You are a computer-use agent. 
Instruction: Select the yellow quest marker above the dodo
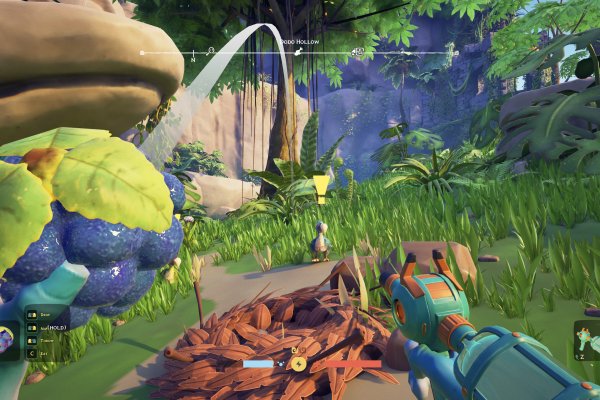point(321,186)
